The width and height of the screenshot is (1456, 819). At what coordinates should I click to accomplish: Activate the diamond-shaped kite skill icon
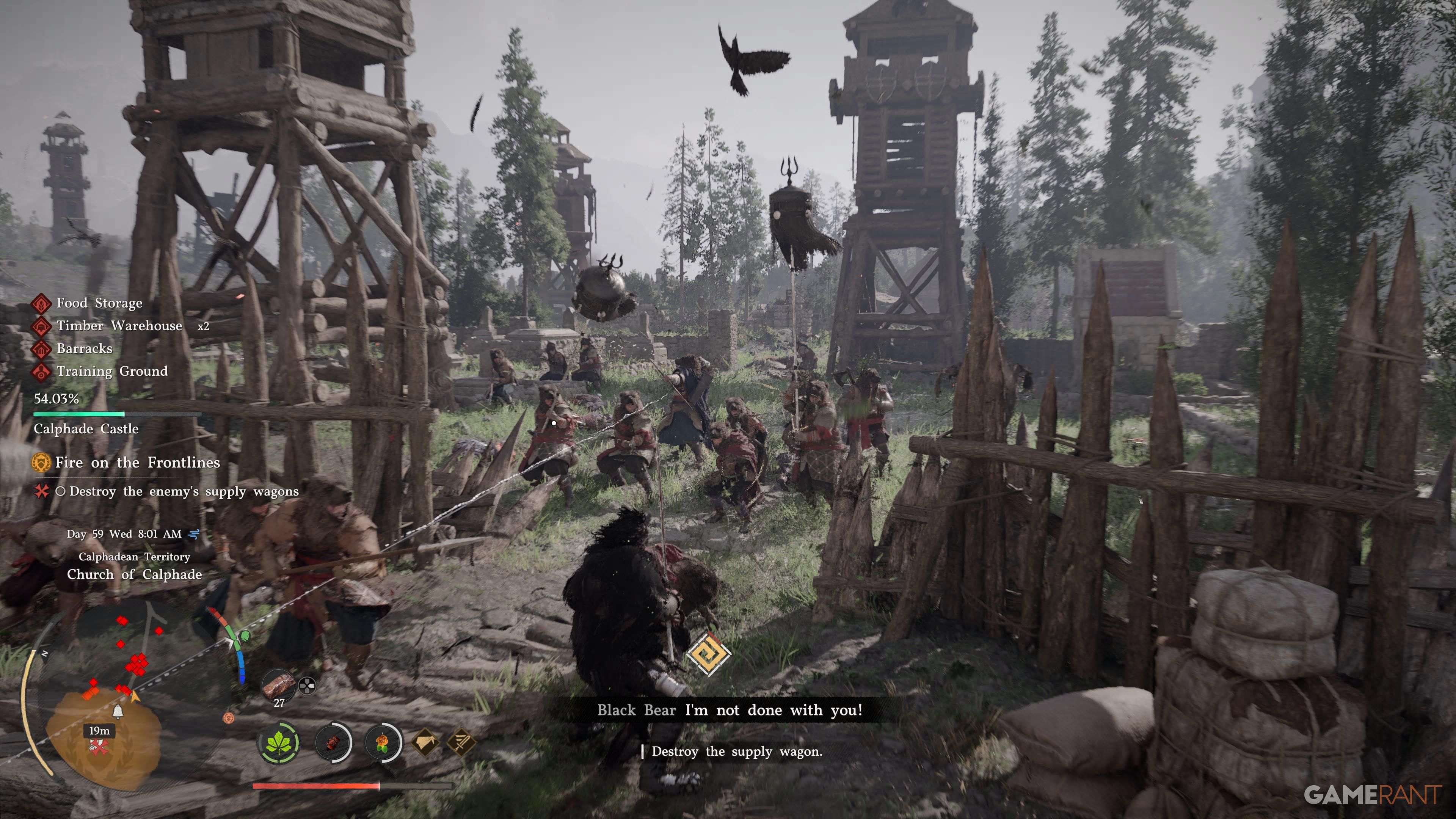click(425, 742)
